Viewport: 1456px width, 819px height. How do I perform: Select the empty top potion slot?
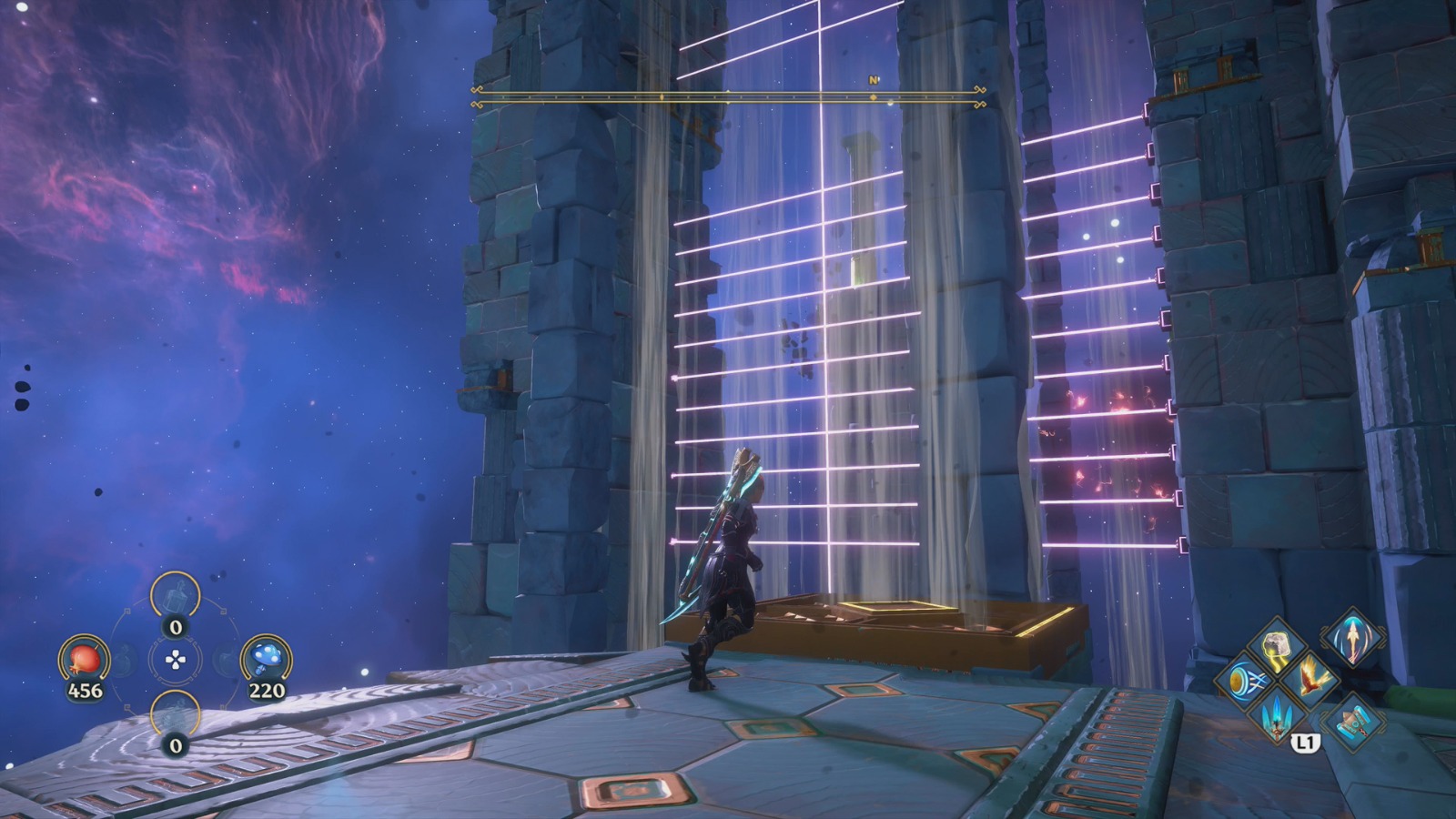click(x=175, y=598)
